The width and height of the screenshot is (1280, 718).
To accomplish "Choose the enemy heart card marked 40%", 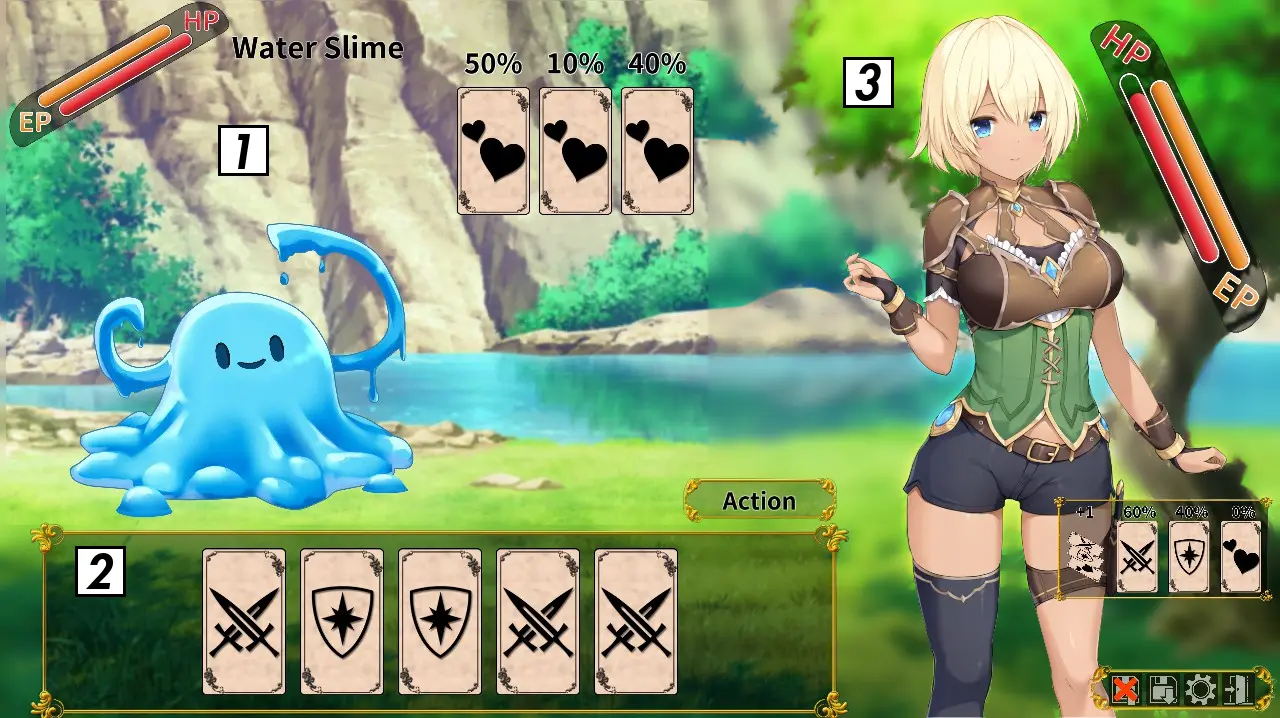I will [657, 151].
